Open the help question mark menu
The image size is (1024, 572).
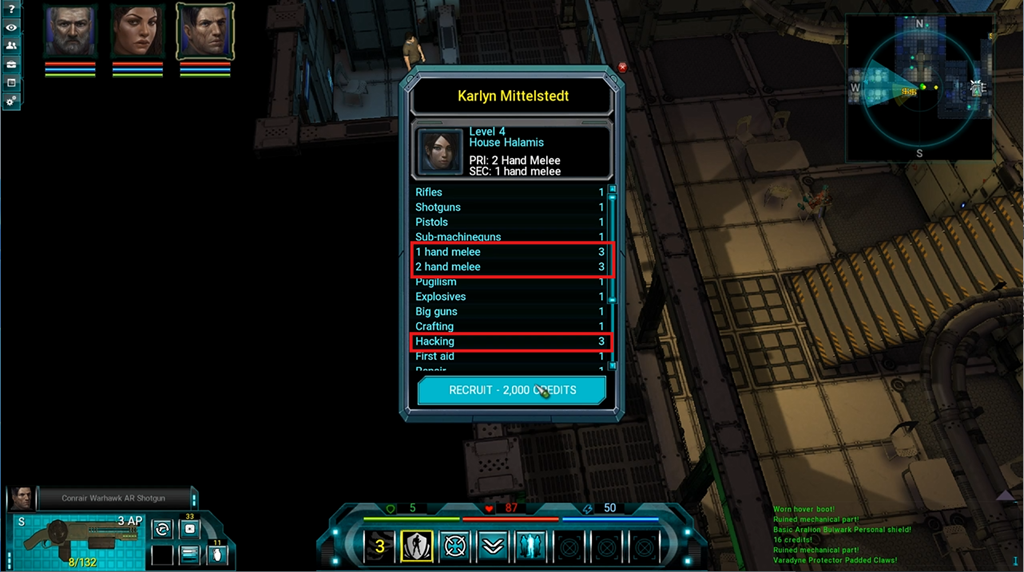[x=11, y=9]
